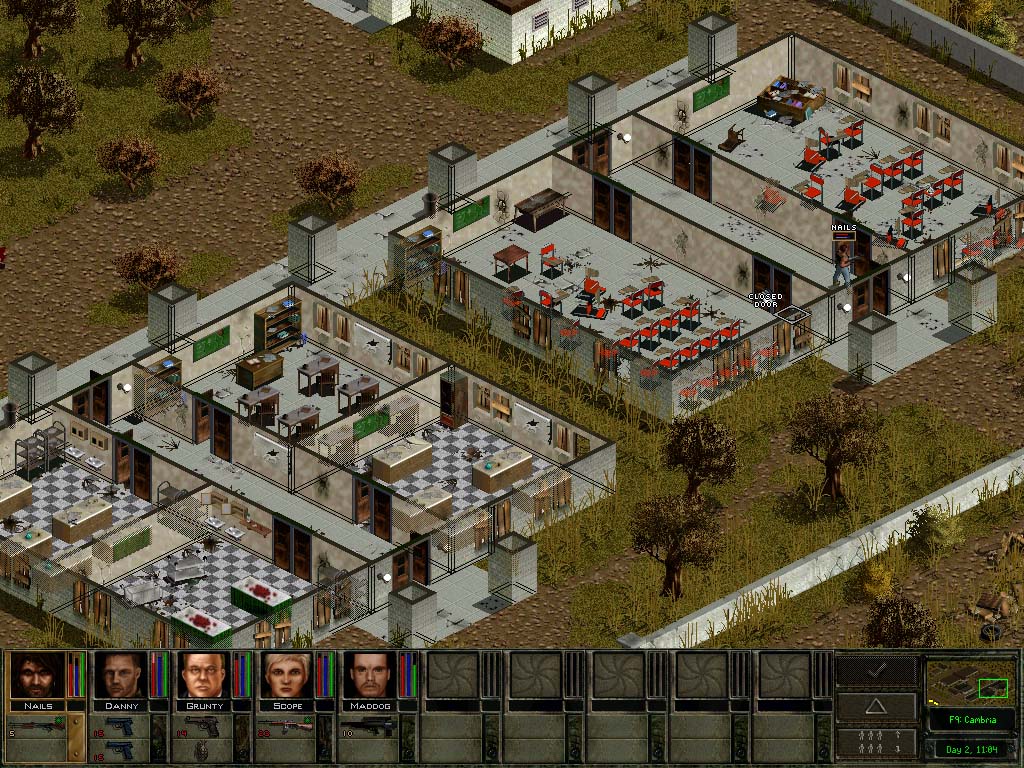1024x768 pixels.
Task: Select Danny's upper pistol slot
Action: click(118, 727)
